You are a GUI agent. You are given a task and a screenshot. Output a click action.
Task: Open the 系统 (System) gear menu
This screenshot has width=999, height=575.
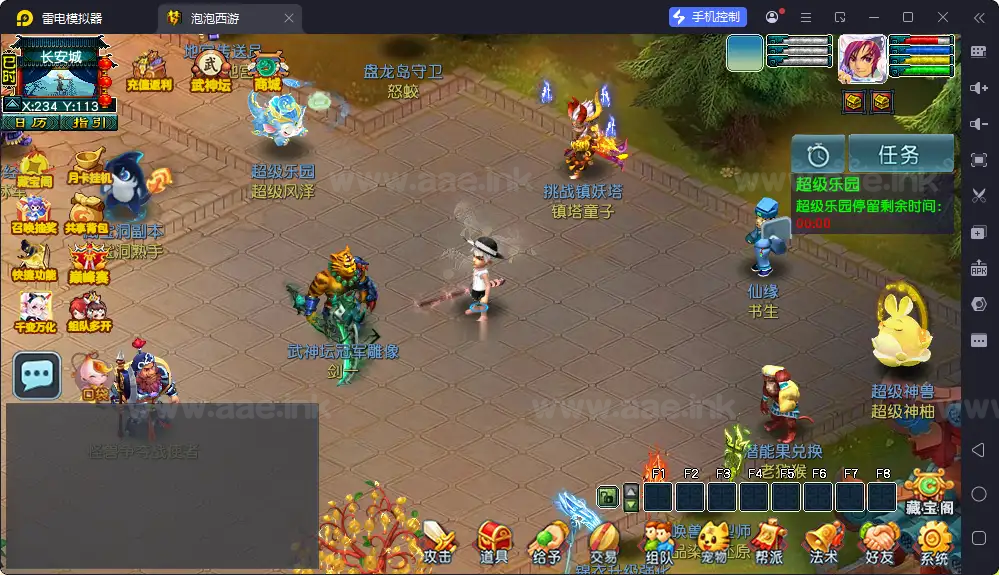[x=934, y=542]
